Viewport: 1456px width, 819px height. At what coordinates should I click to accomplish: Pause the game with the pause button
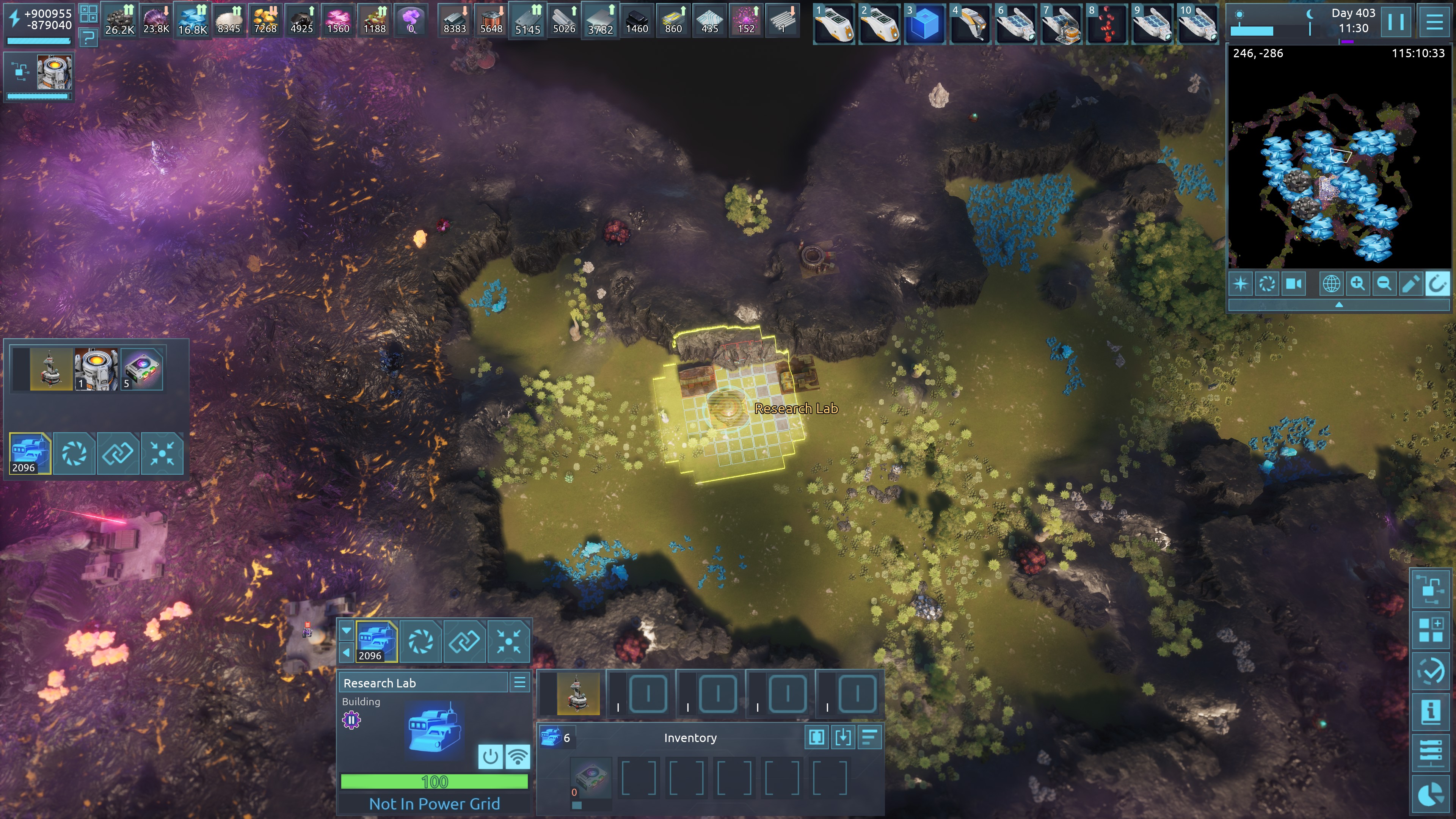1395,22
